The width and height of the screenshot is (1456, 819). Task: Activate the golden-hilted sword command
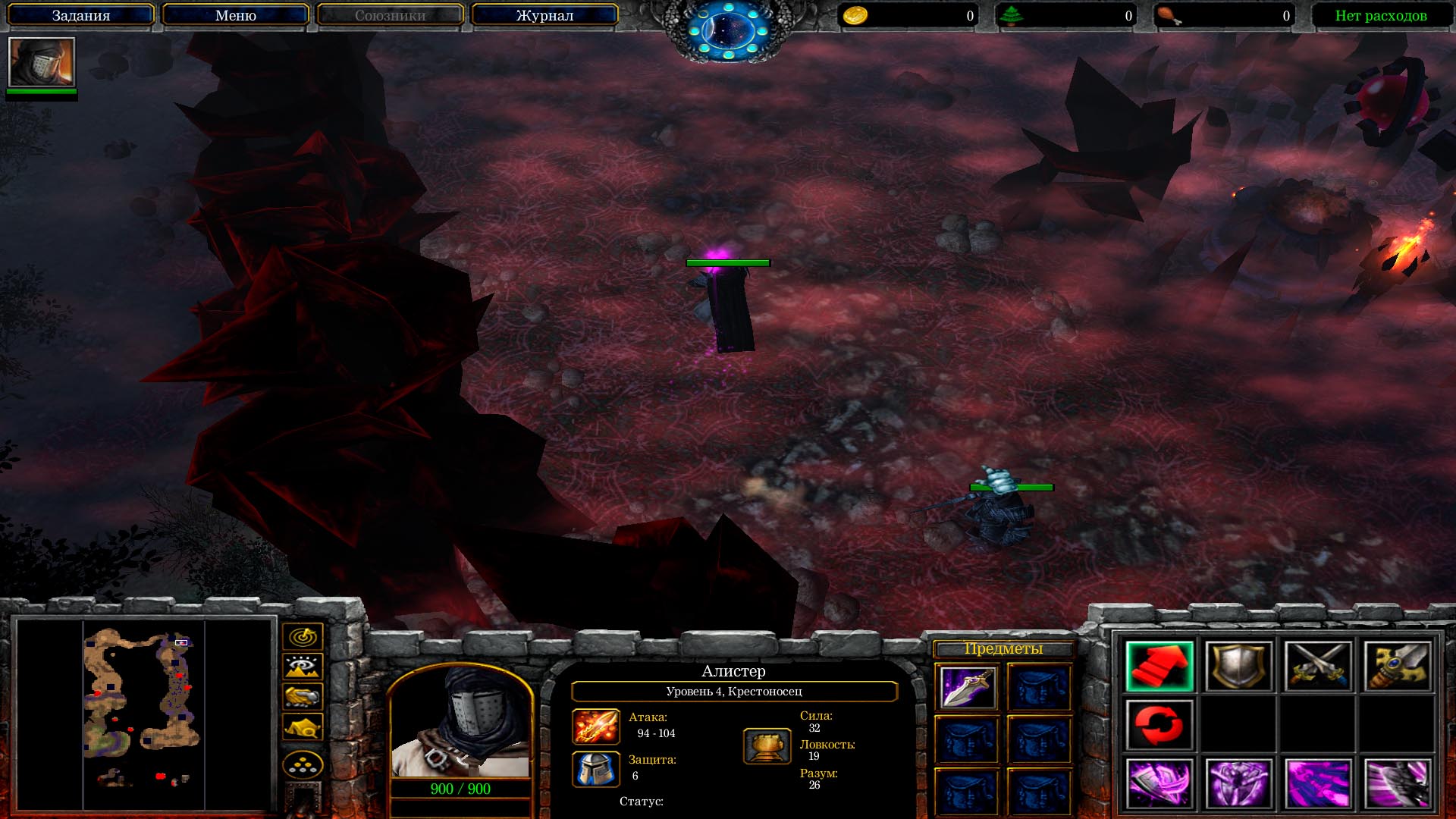[x=1397, y=667]
